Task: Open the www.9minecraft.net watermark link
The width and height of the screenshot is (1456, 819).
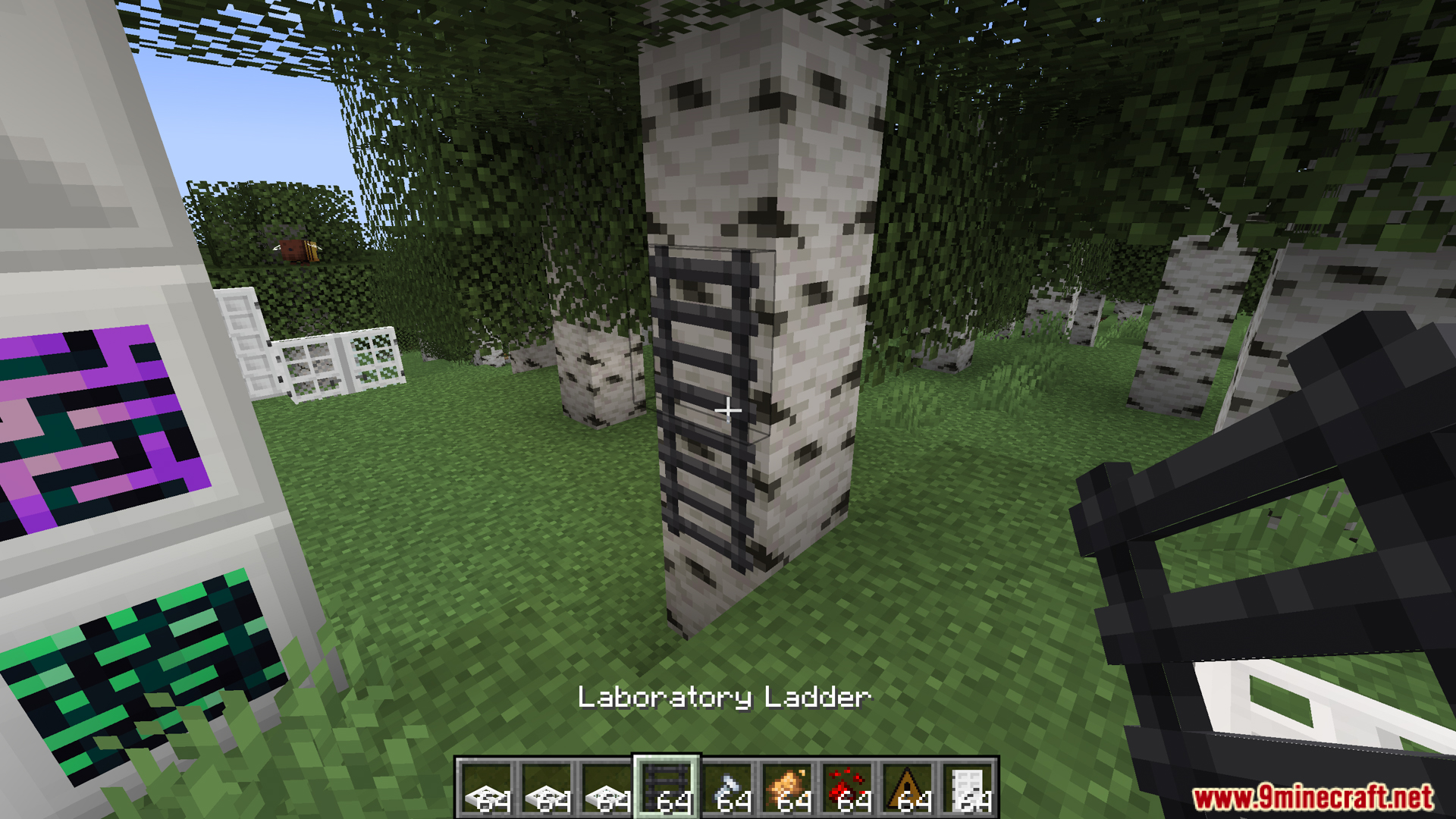Action: pos(1313,798)
